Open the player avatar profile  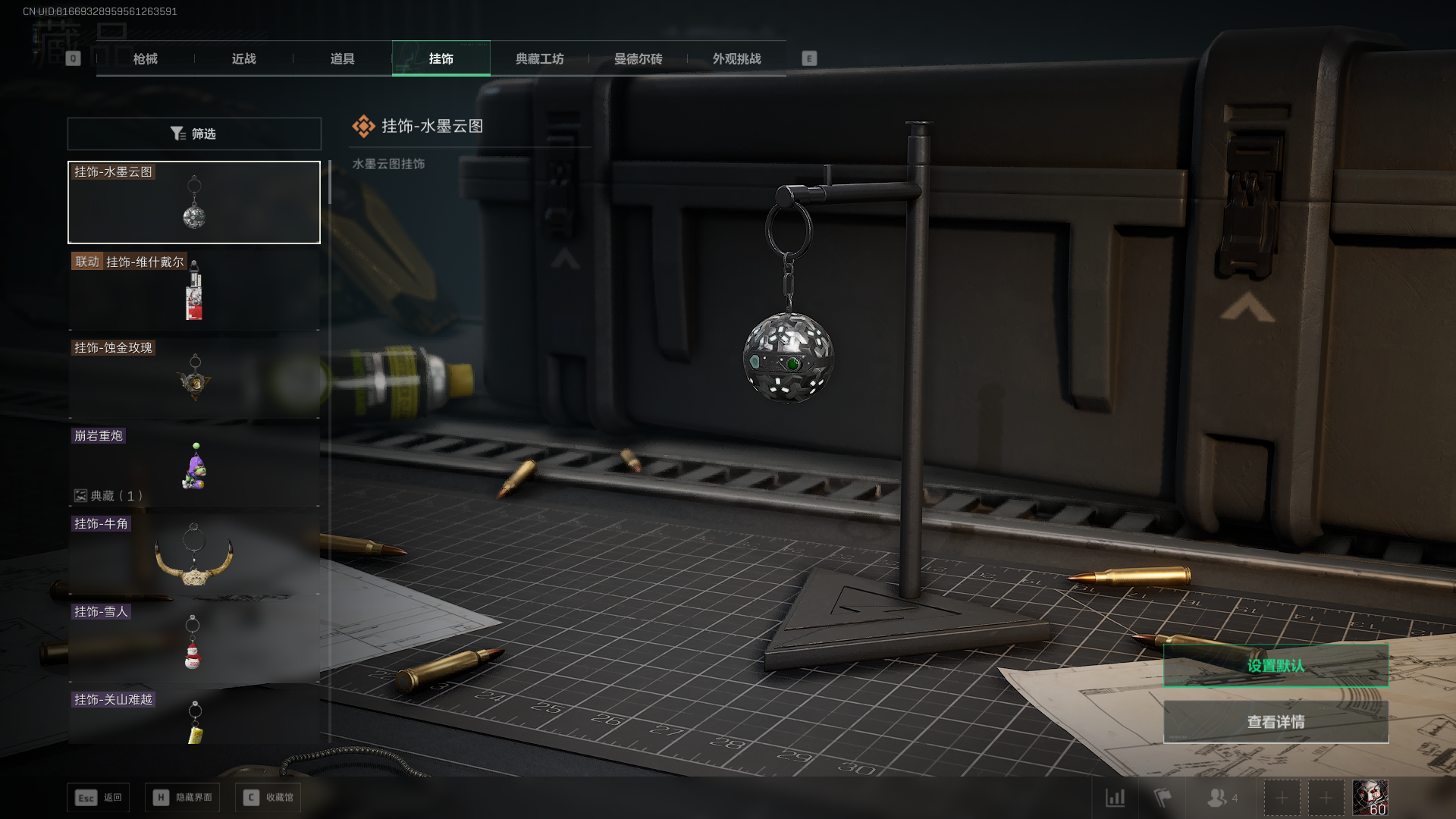click(x=1370, y=798)
